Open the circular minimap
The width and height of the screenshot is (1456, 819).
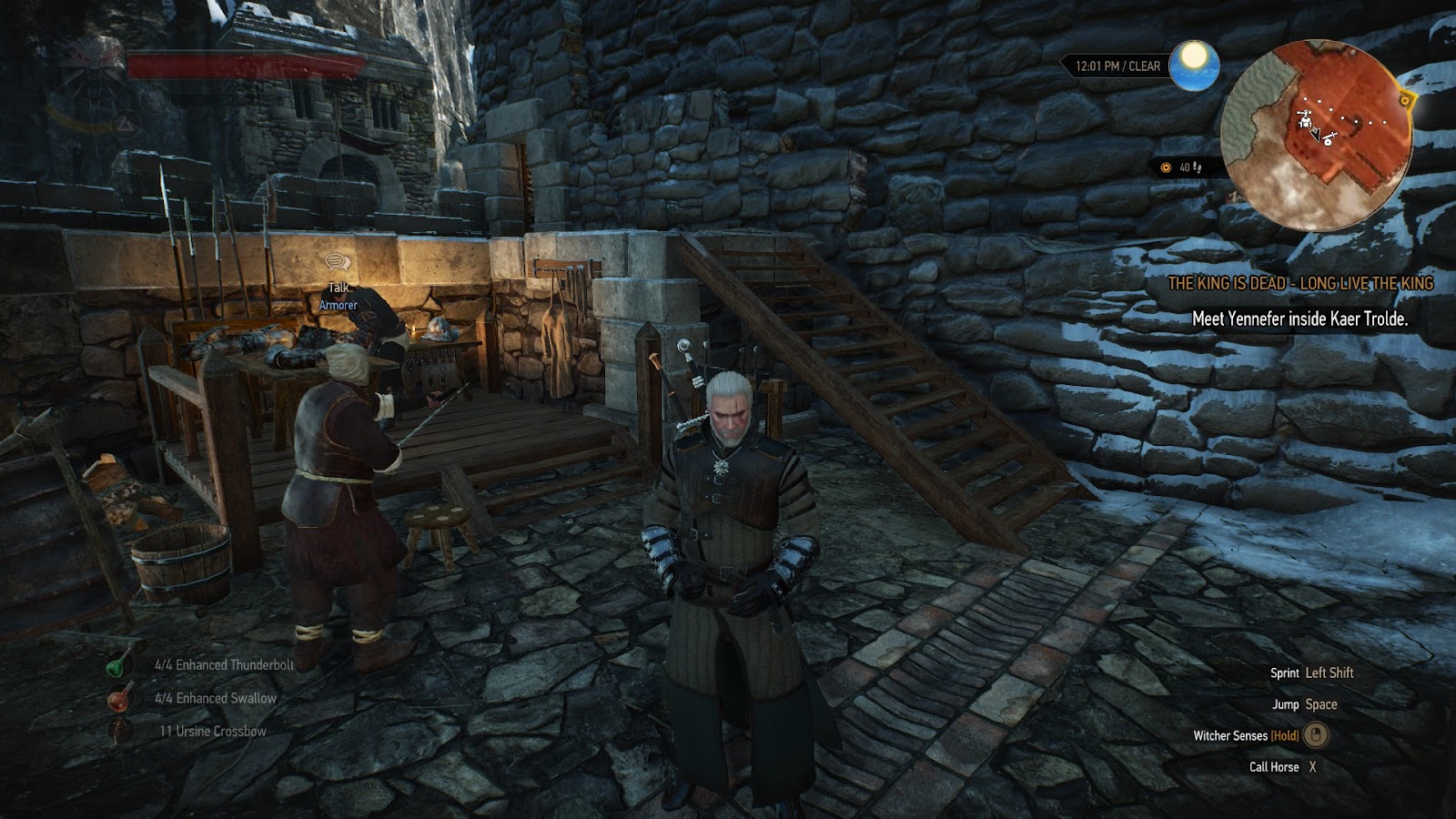pos(1315,136)
